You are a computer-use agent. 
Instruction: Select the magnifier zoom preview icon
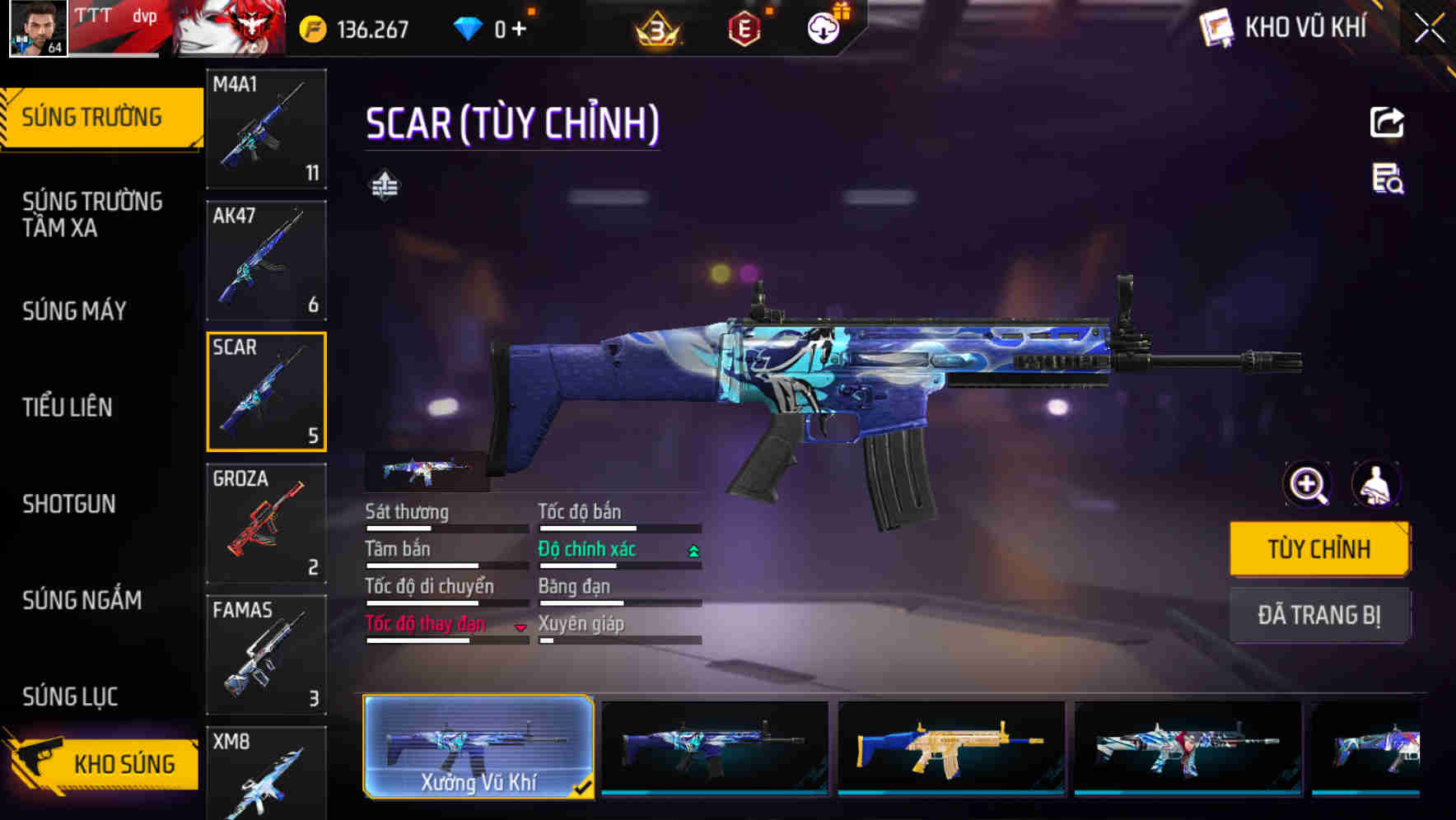(1306, 485)
